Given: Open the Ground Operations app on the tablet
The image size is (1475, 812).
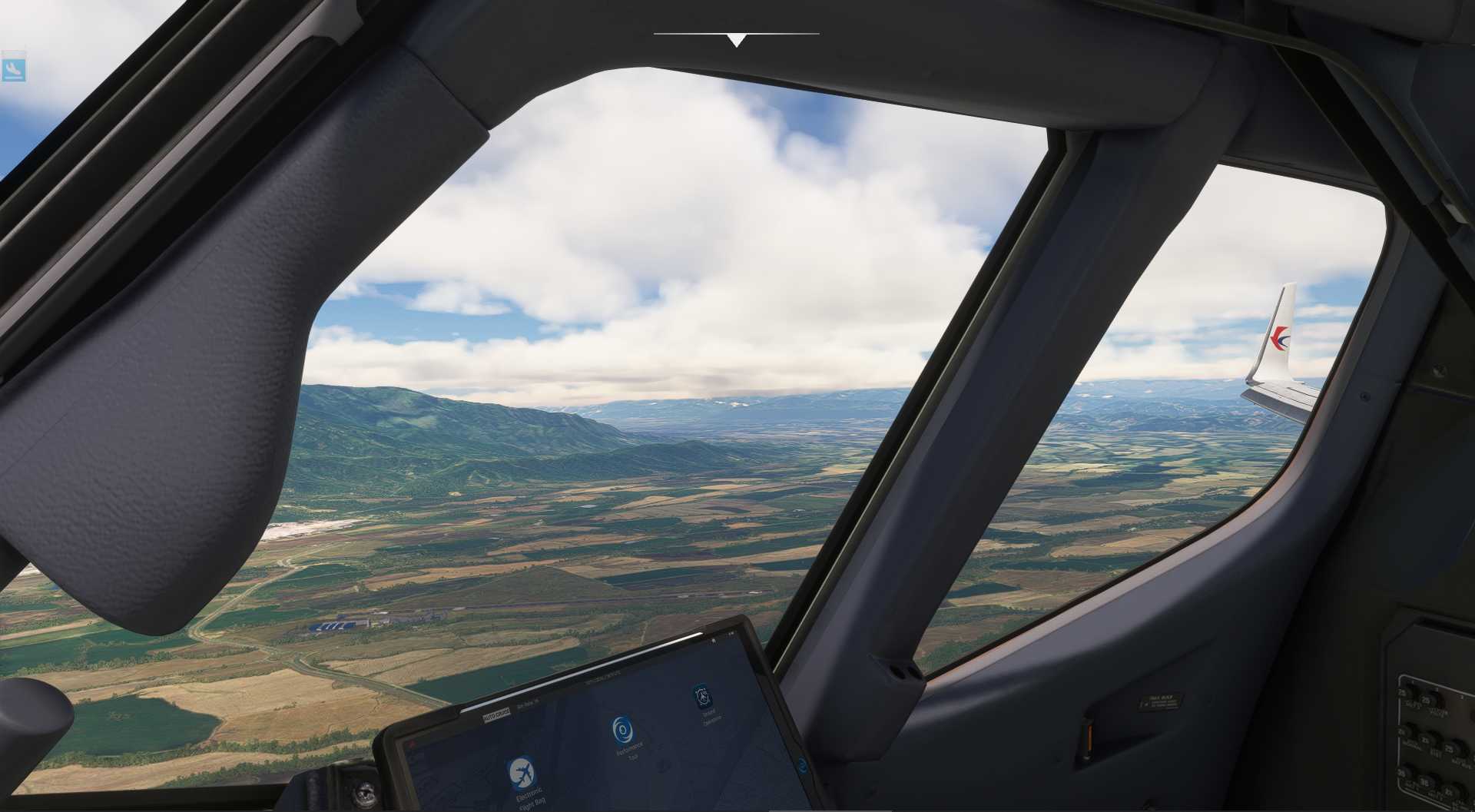Looking at the screenshot, I should tap(702, 697).
